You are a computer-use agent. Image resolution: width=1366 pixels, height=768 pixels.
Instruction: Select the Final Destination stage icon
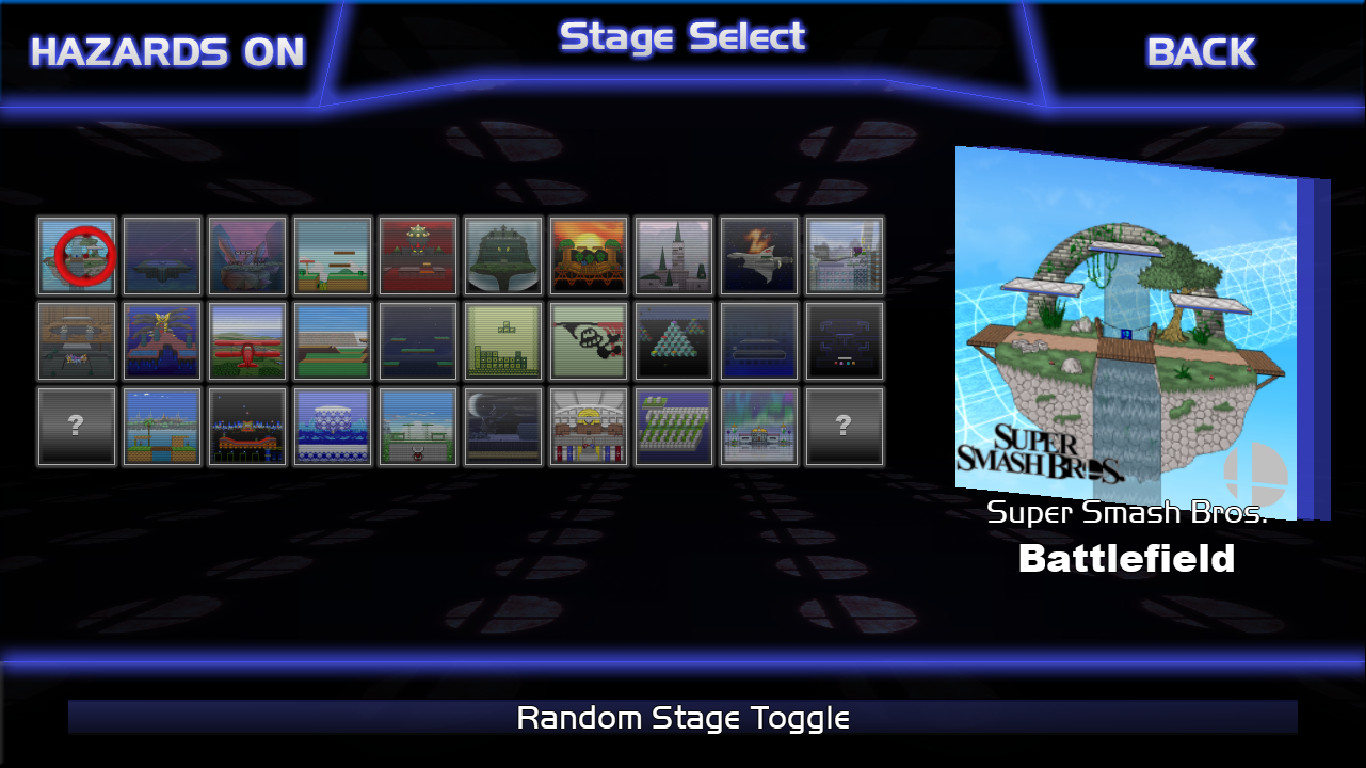[x=162, y=255]
